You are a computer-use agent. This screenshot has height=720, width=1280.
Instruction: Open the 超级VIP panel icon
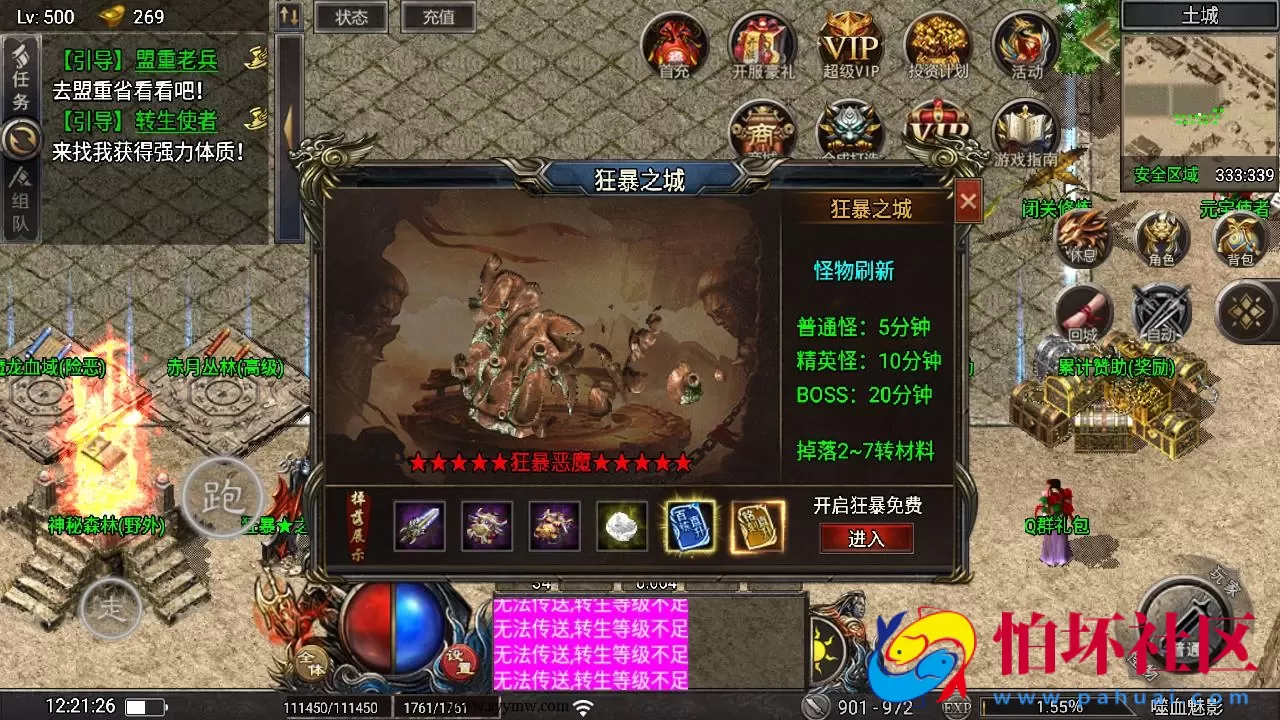[851, 47]
